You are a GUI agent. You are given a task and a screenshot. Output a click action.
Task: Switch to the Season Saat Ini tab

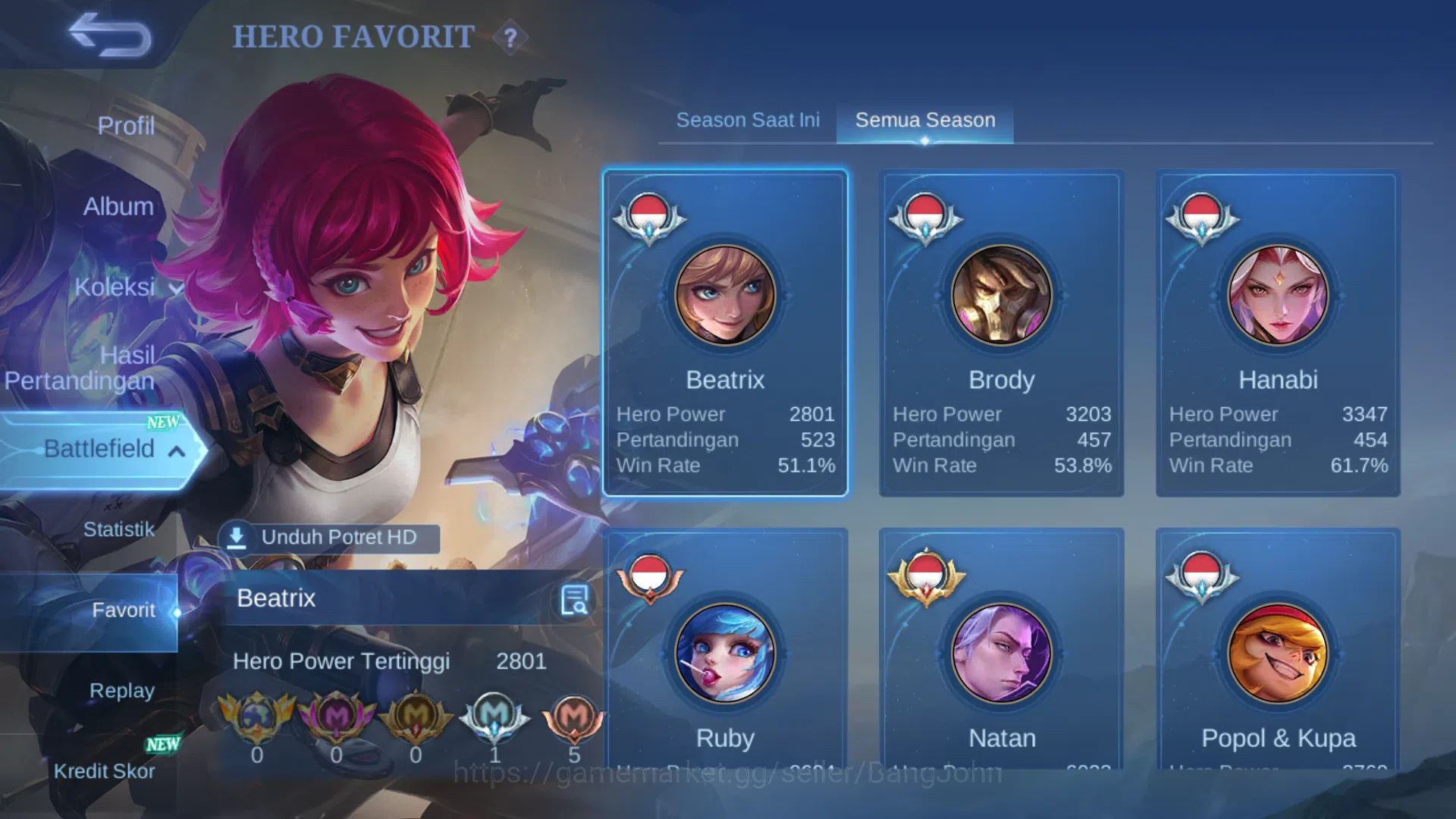point(748,120)
